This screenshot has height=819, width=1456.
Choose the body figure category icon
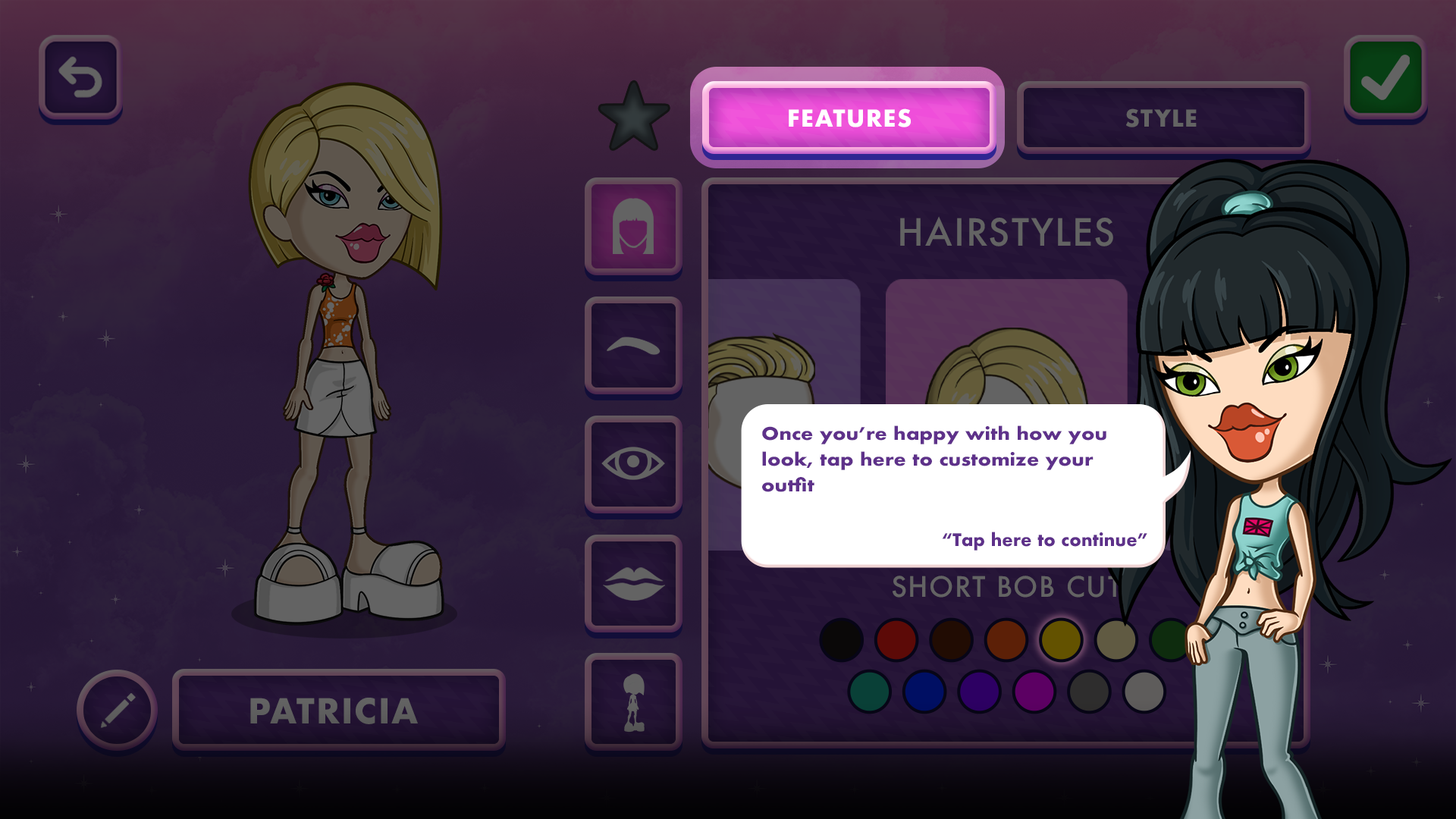pos(633,702)
